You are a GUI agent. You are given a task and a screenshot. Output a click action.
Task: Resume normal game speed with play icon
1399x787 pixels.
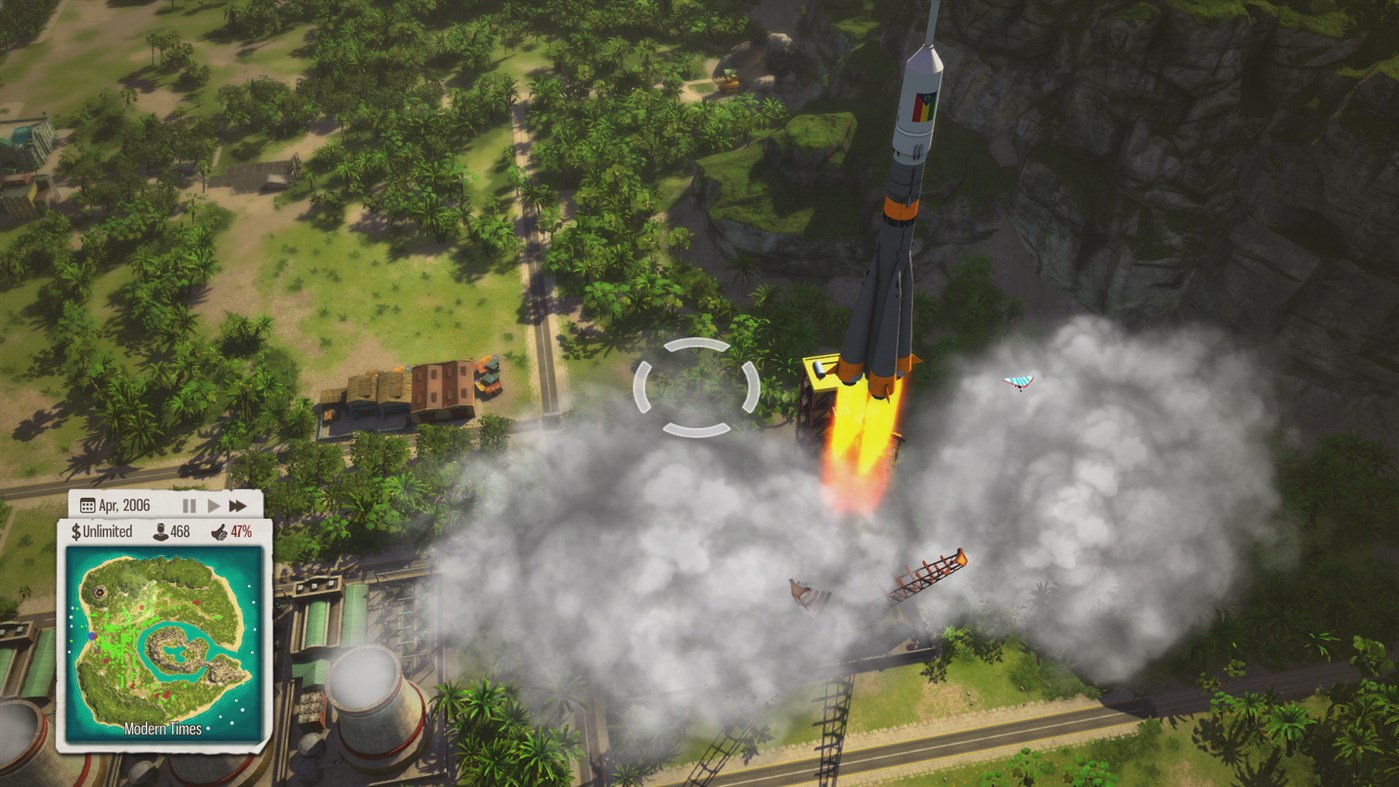tap(215, 504)
